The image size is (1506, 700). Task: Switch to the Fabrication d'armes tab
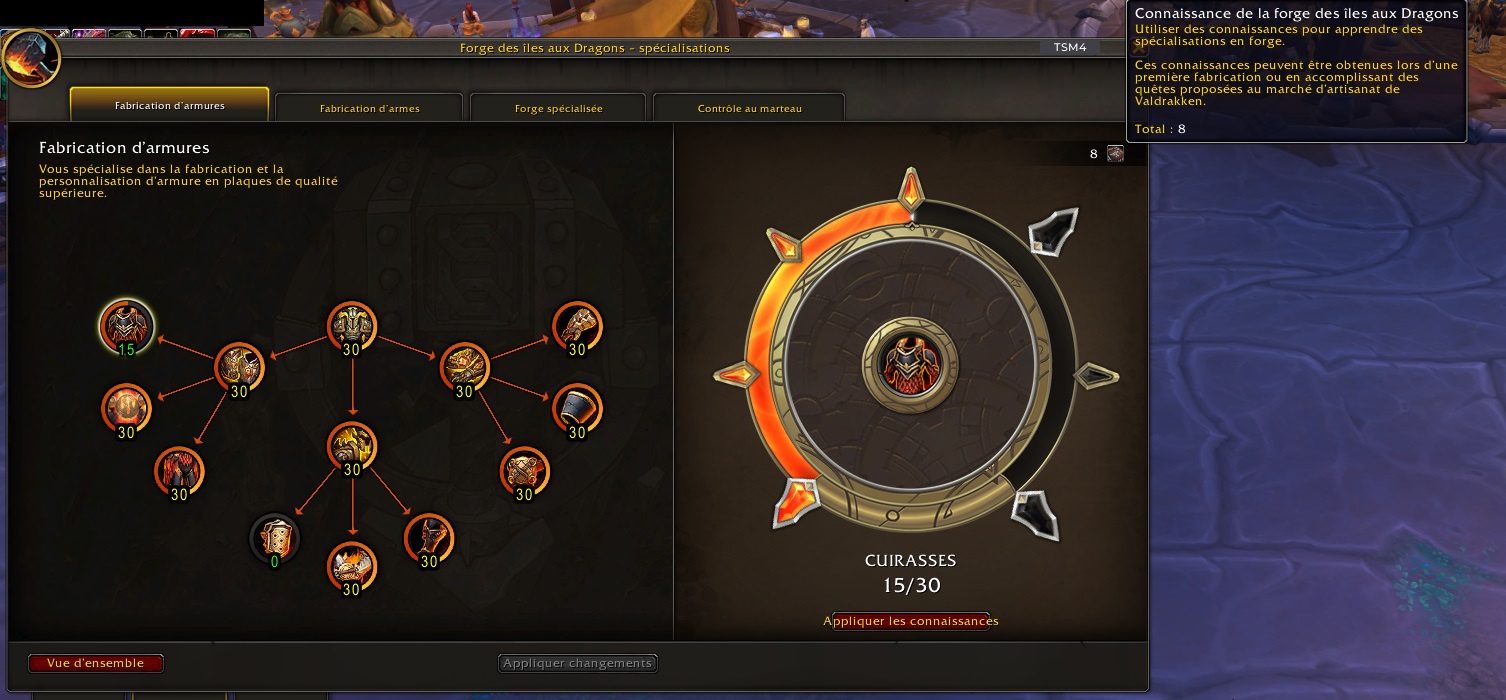pos(369,108)
